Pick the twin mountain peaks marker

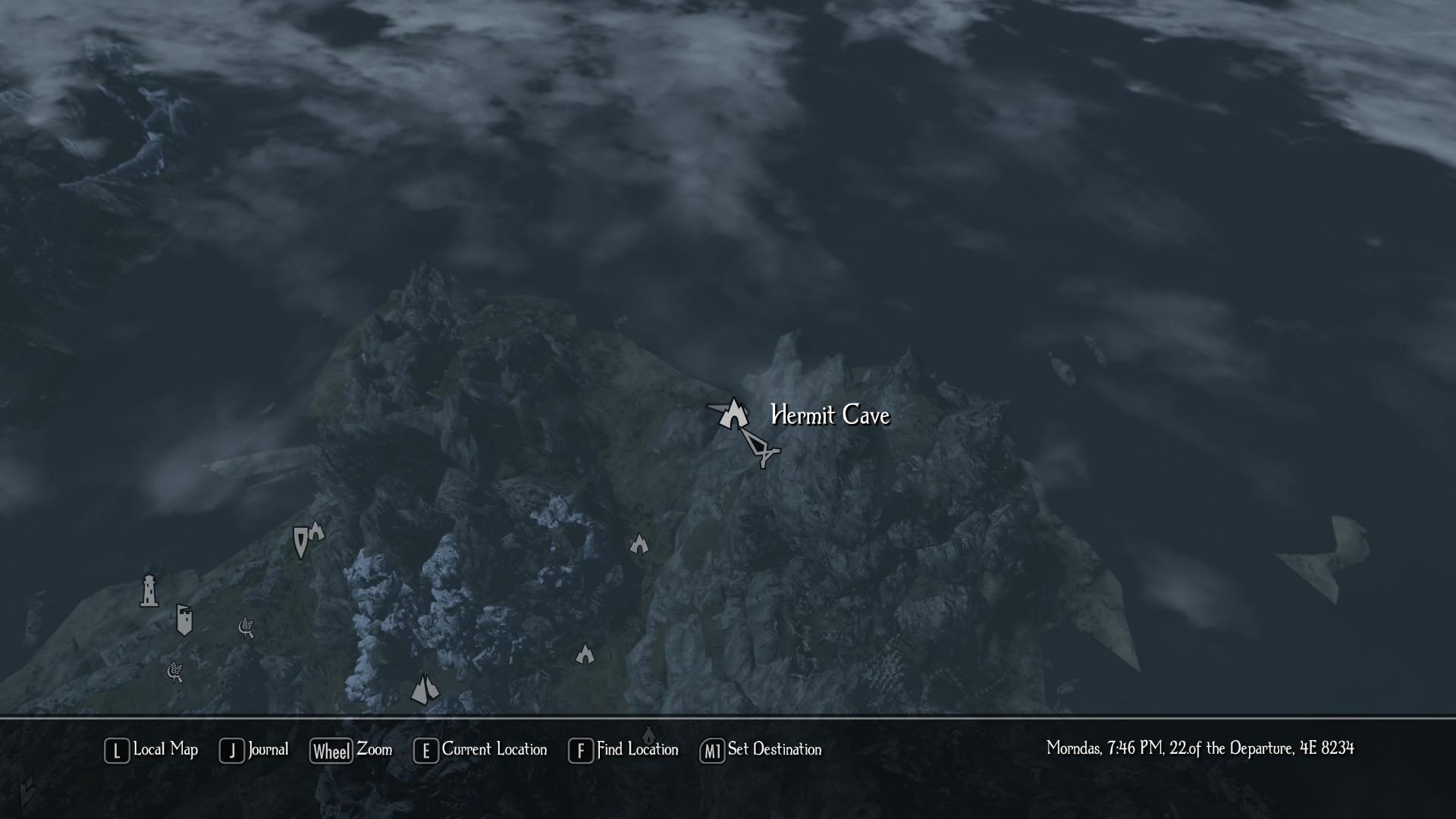tap(425, 689)
